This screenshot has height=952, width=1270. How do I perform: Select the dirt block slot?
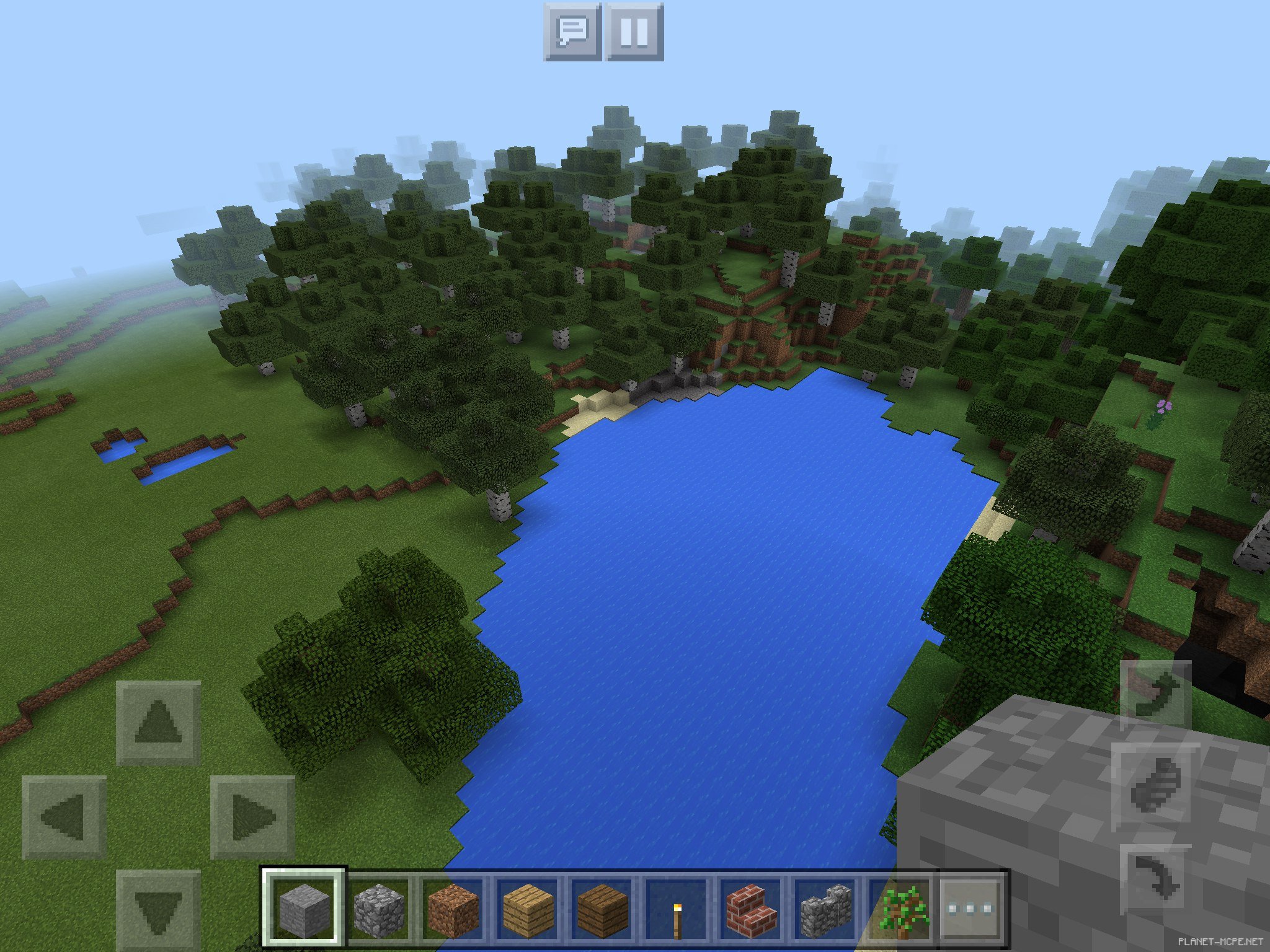[x=453, y=908]
